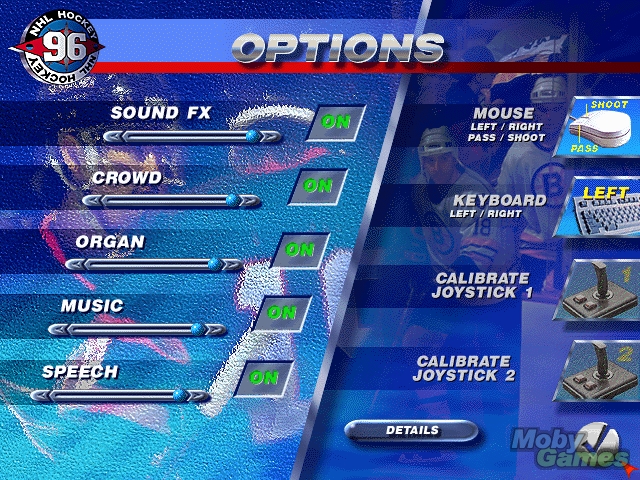The image size is (640, 480).
Task: Set the Organ volume slider
Action: [154, 265]
